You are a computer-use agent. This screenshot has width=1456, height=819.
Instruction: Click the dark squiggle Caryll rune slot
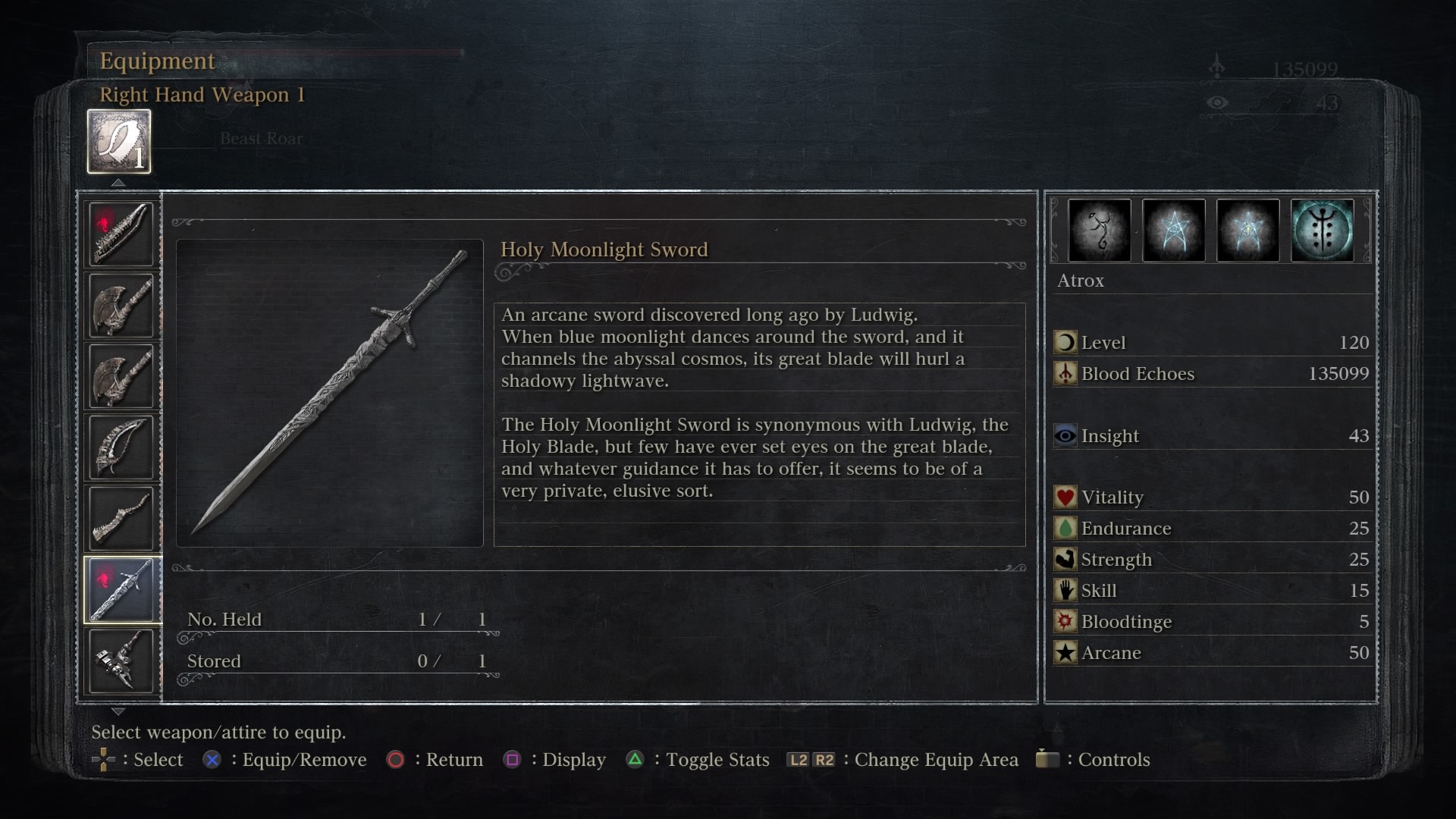point(1099,231)
